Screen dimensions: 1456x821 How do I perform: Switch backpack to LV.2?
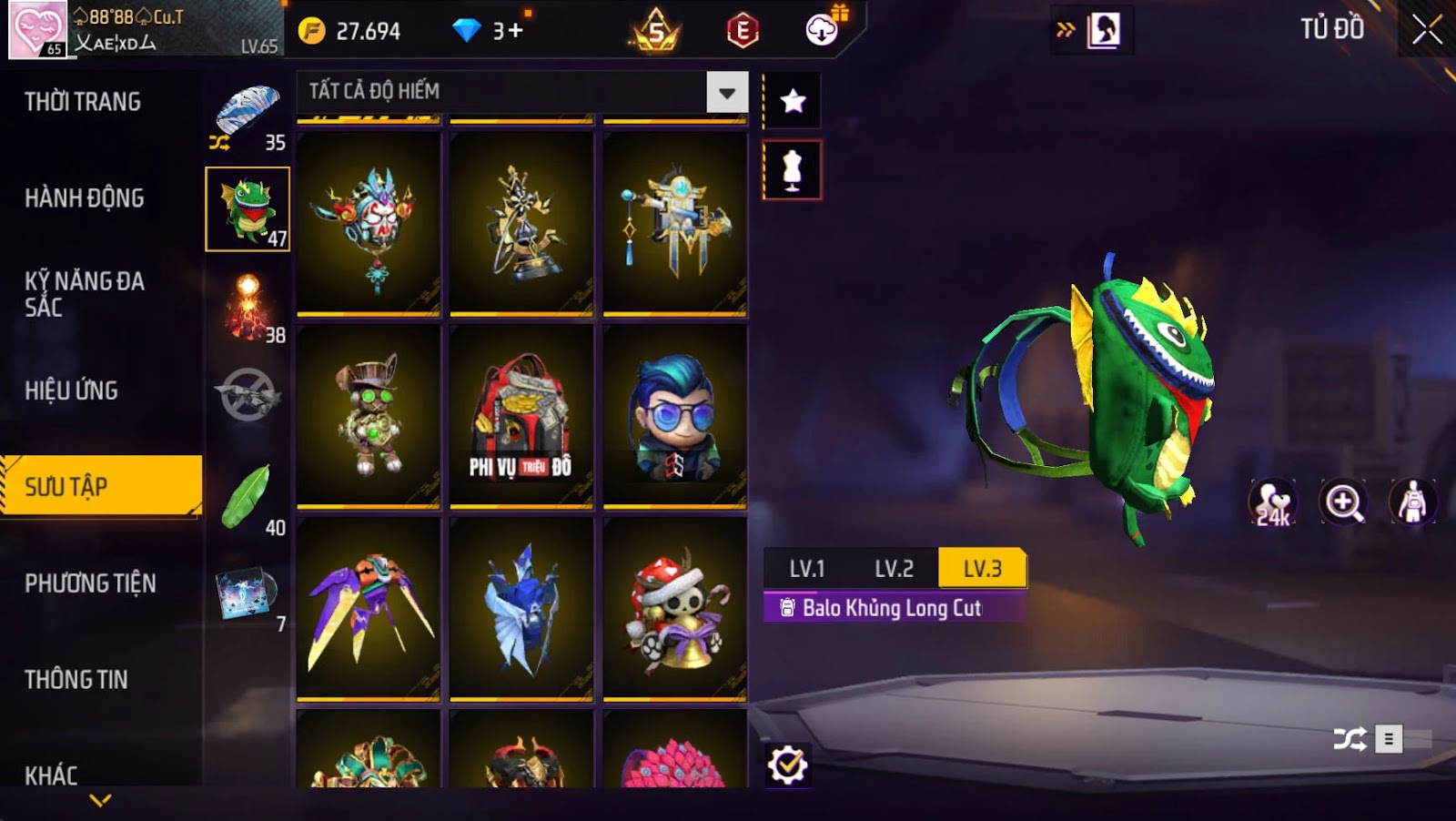tap(894, 569)
